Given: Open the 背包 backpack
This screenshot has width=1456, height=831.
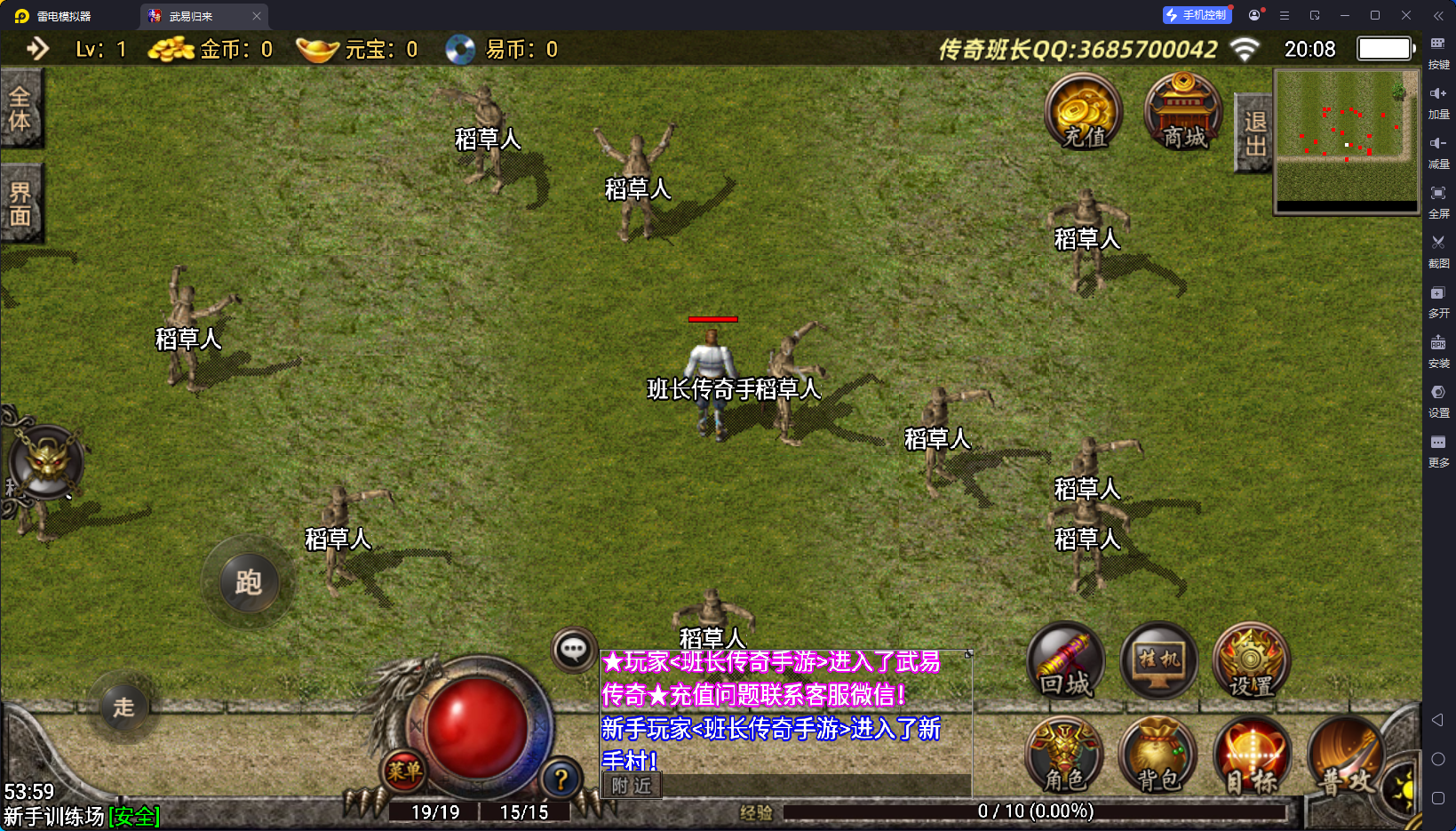Looking at the screenshot, I should tap(1158, 756).
